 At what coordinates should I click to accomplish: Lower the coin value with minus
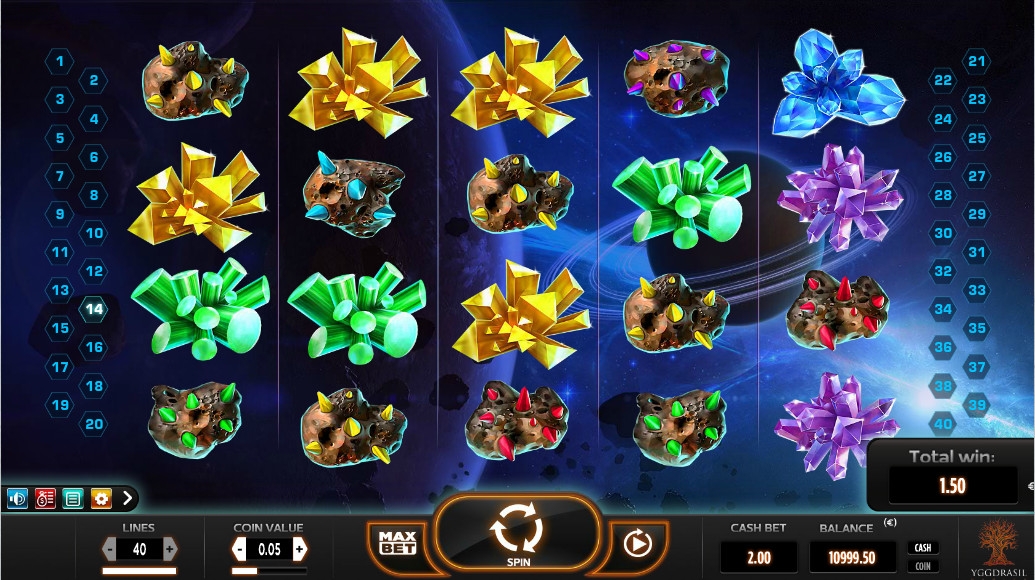click(240, 549)
